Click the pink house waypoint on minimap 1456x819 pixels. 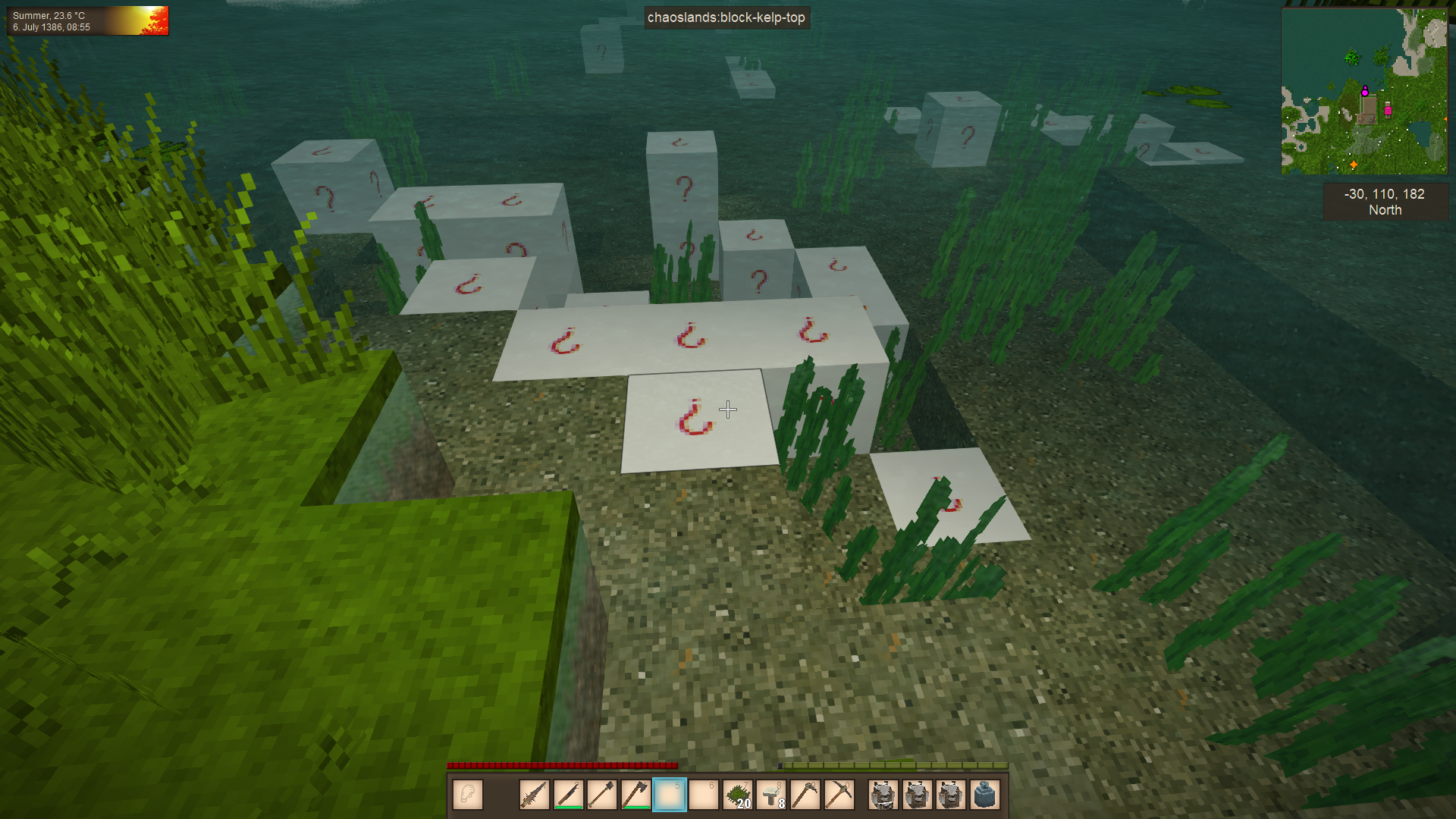point(1388,110)
